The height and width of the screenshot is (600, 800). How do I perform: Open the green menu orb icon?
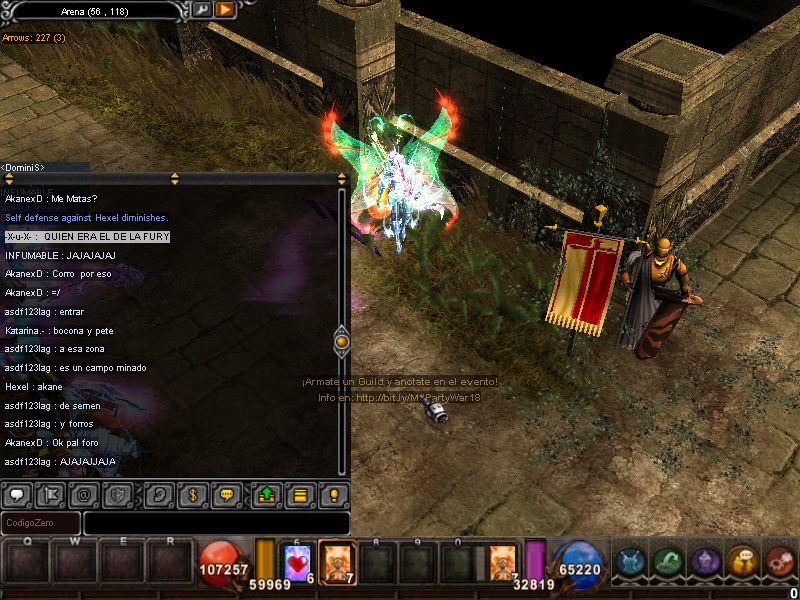(667, 562)
